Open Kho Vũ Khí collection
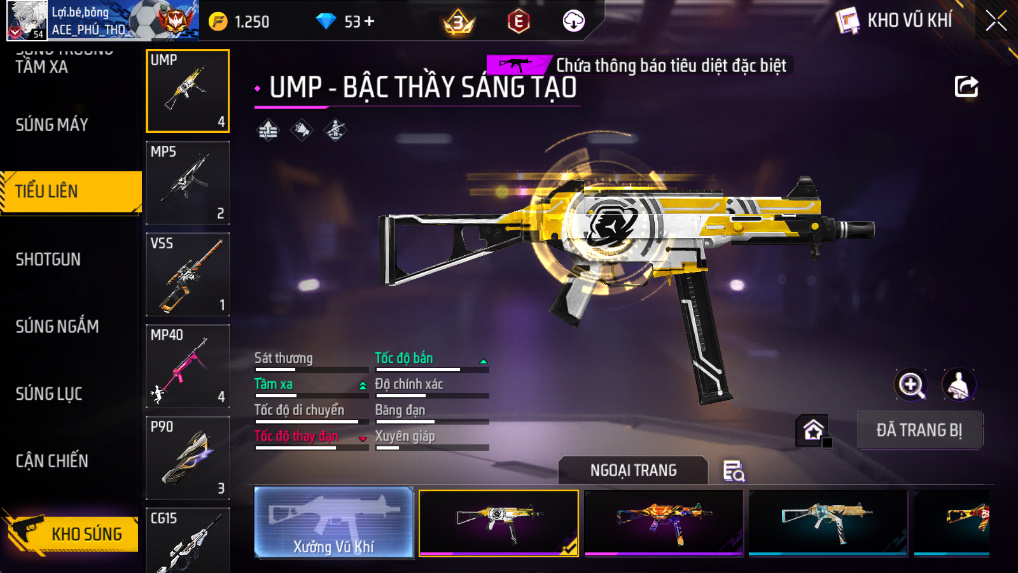This screenshot has width=1018, height=573. pos(894,20)
